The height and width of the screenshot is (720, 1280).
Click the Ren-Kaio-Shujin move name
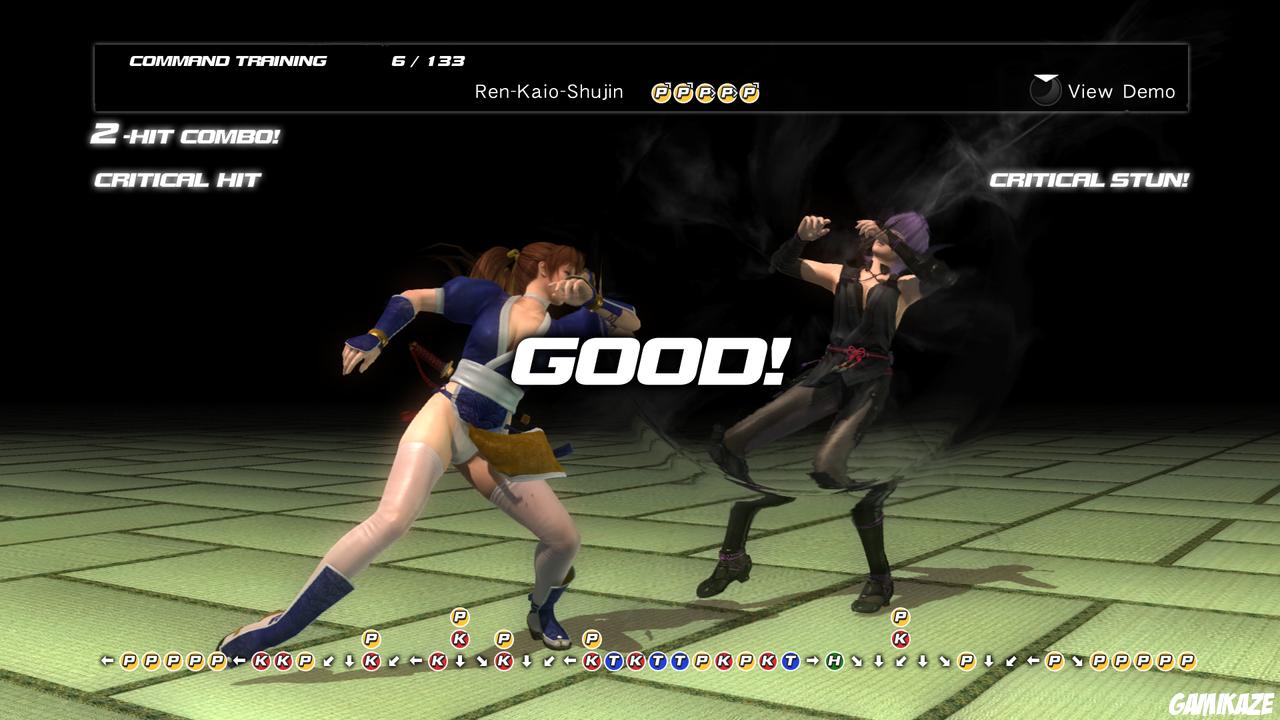coord(548,91)
